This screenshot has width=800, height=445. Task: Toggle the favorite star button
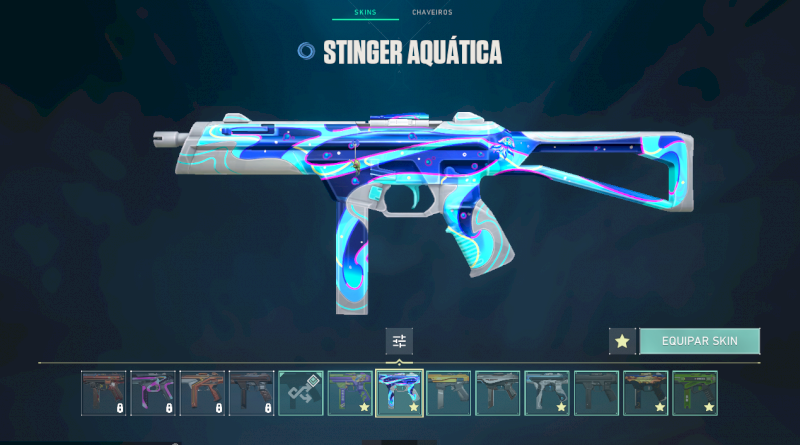(x=622, y=341)
